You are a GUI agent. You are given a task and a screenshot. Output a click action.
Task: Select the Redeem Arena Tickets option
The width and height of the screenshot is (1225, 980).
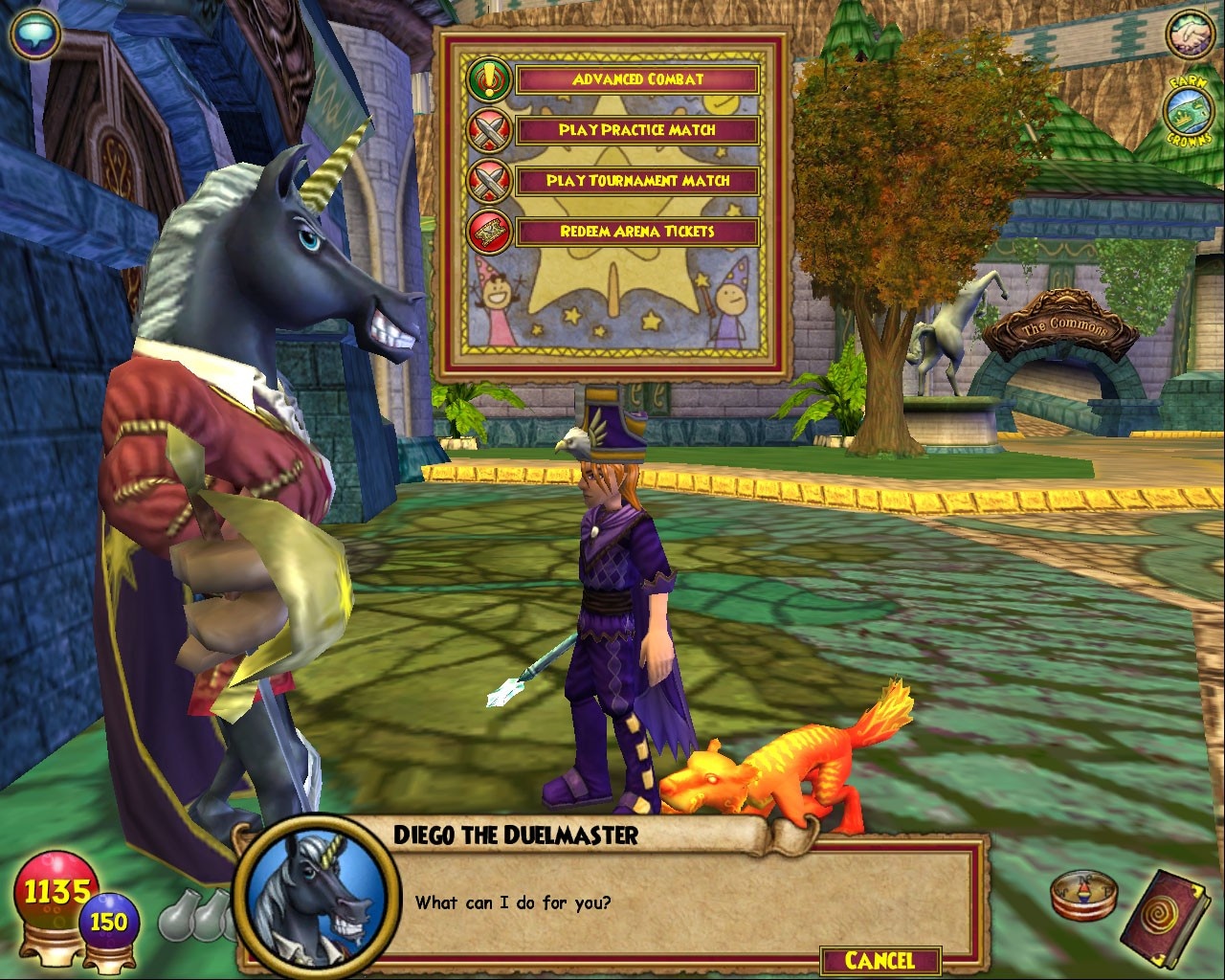click(636, 232)
